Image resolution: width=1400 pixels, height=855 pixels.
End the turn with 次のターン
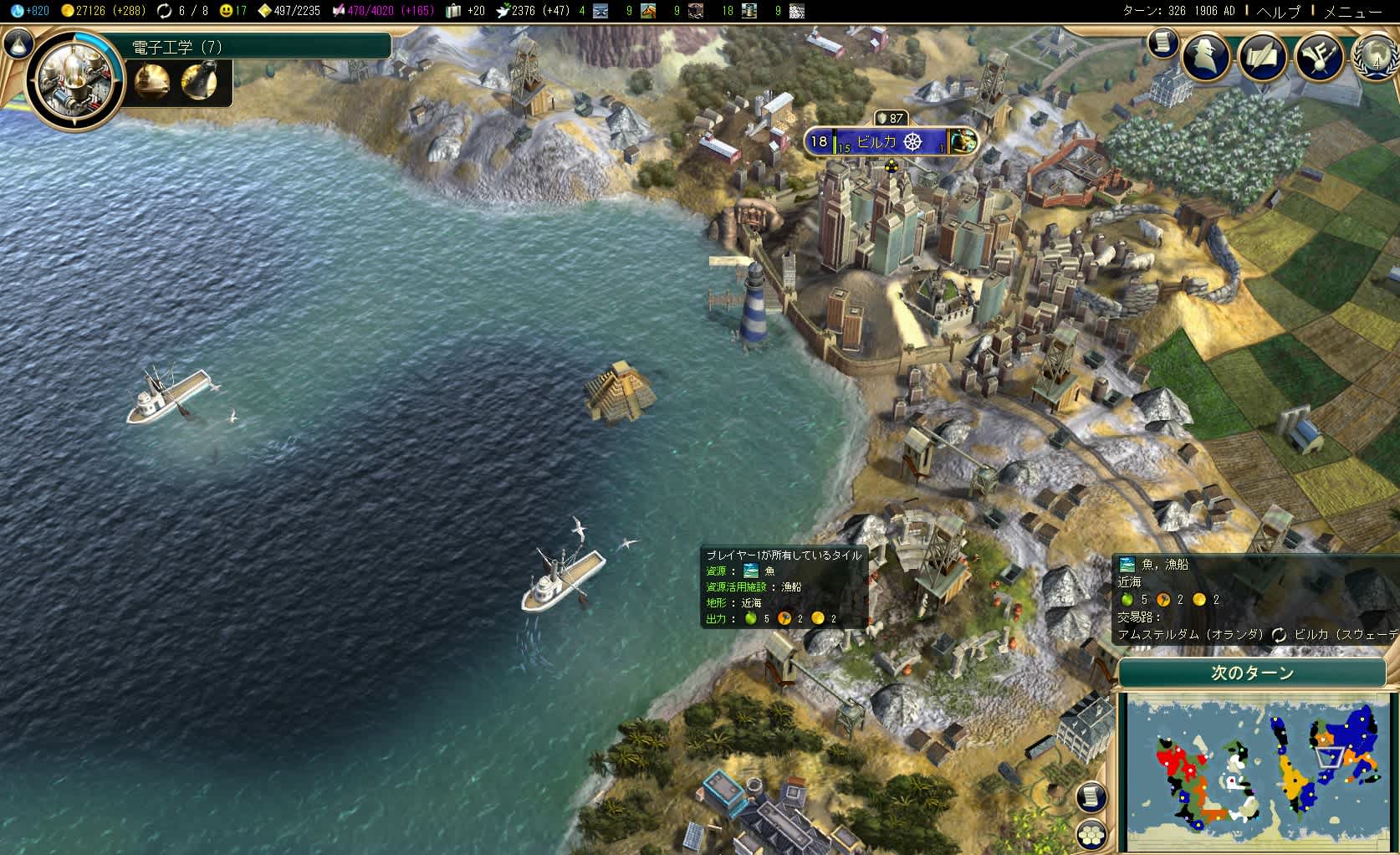1252,673
